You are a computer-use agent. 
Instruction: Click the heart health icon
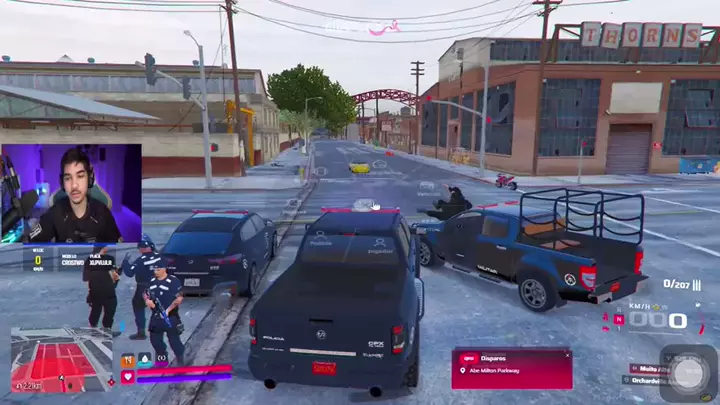[128, 377]
